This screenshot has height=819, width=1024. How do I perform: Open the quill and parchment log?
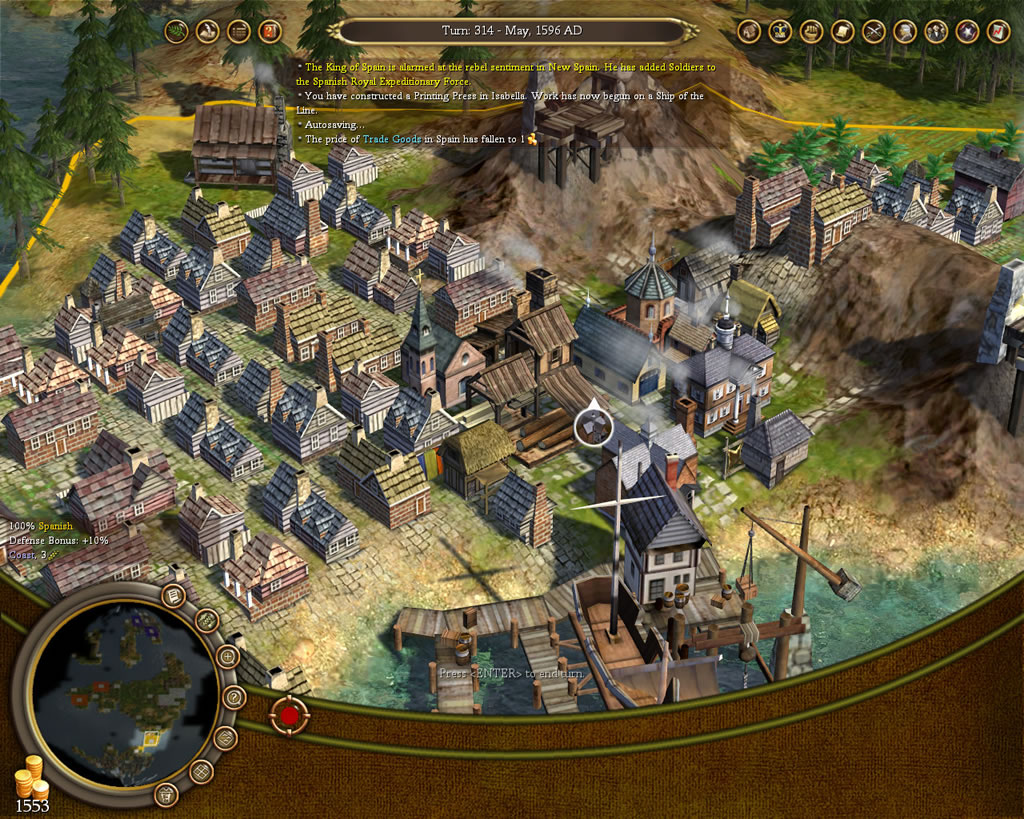click(x=208, y=31)
